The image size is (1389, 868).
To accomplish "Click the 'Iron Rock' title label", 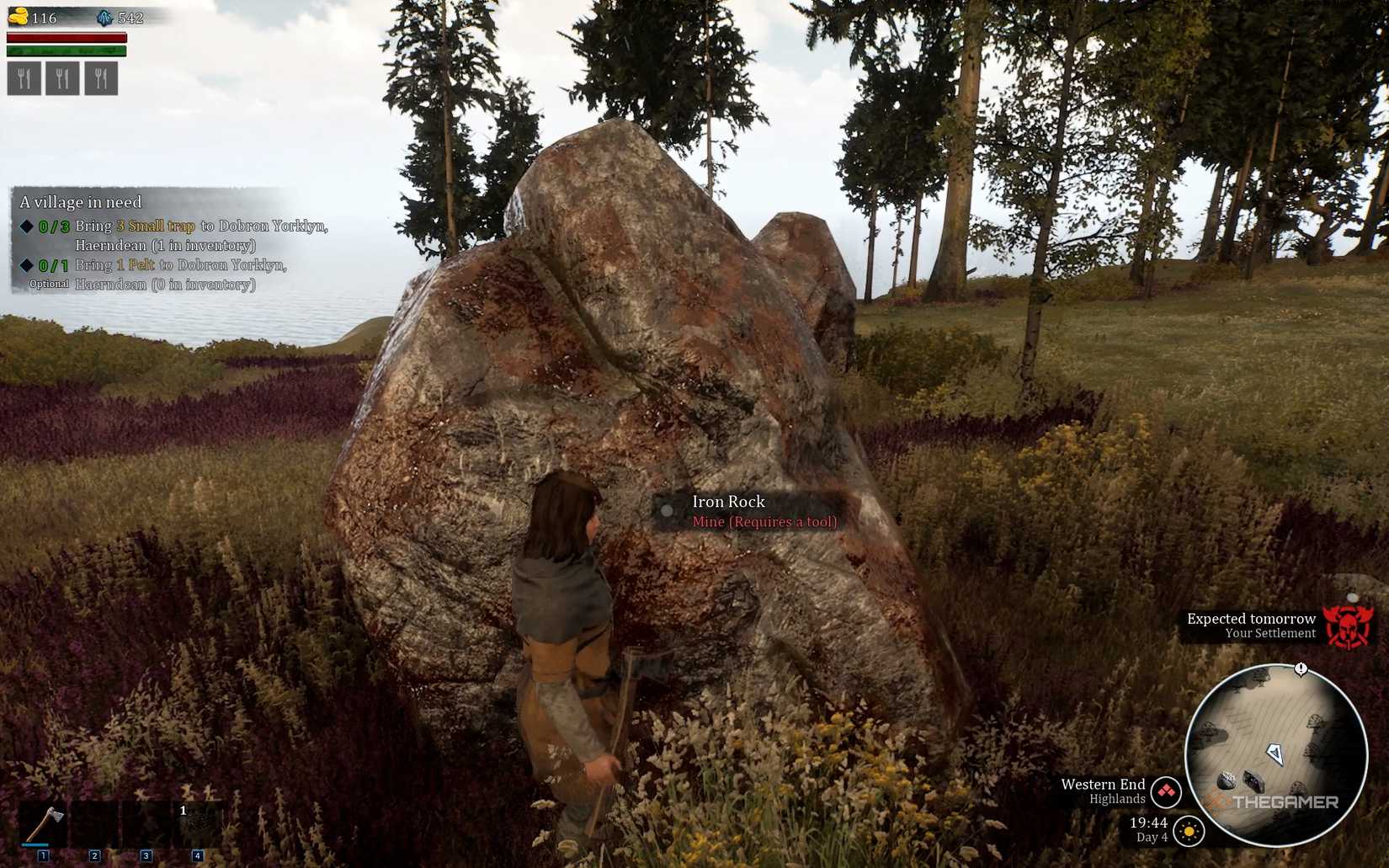I will (728, 501).
